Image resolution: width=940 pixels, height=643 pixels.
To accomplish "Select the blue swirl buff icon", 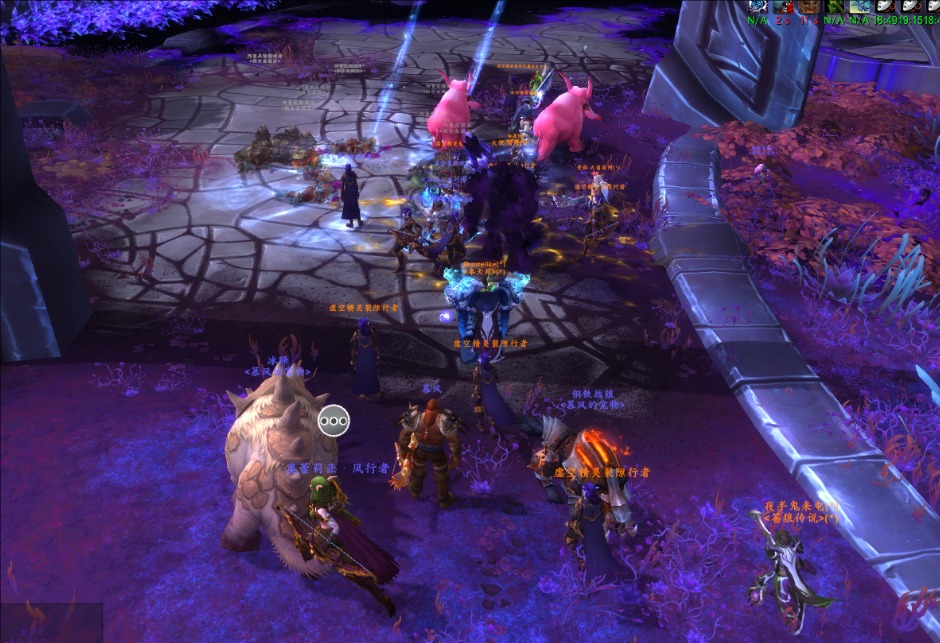I will pos(757,6).
